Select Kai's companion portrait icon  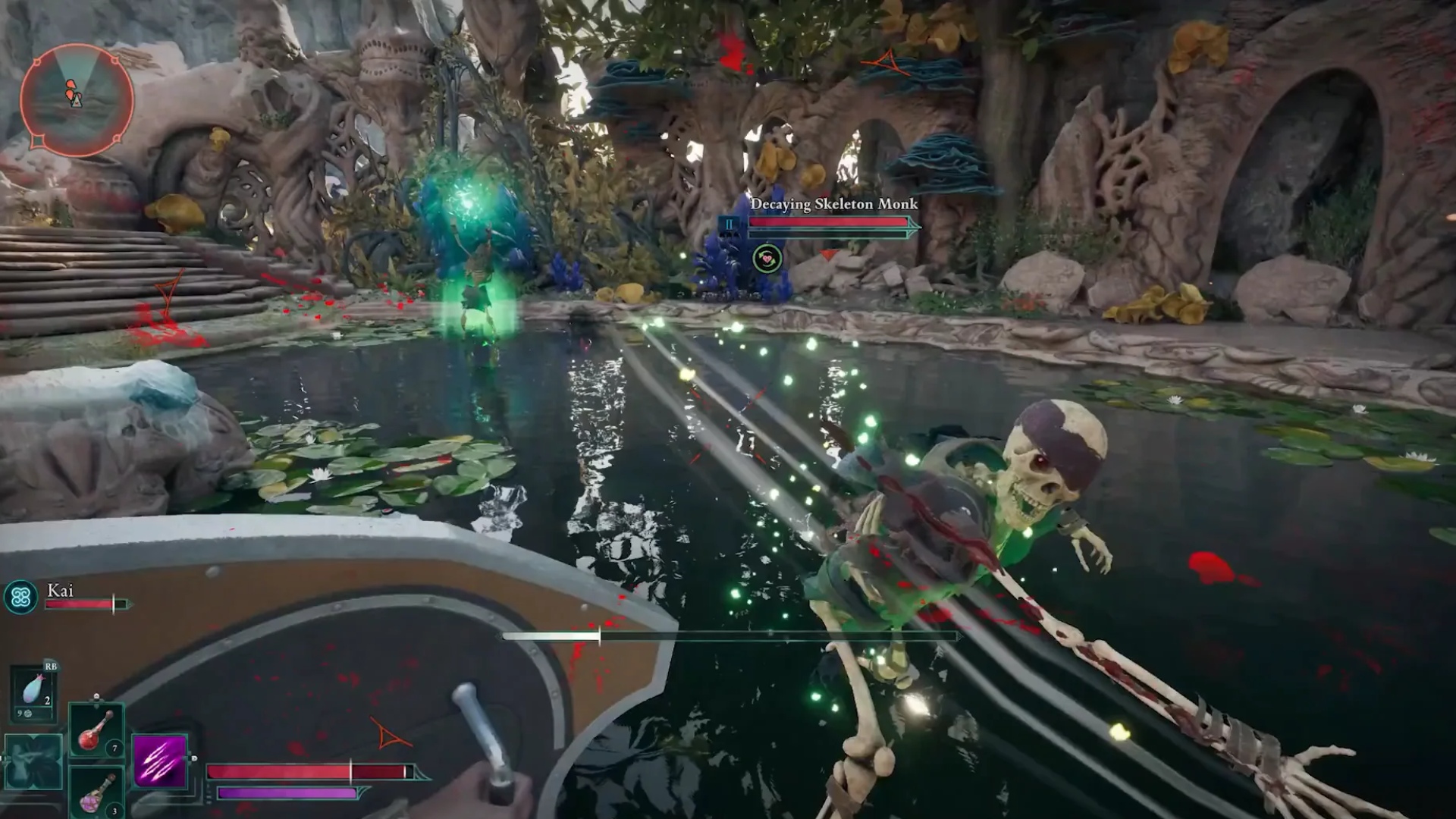20,598
